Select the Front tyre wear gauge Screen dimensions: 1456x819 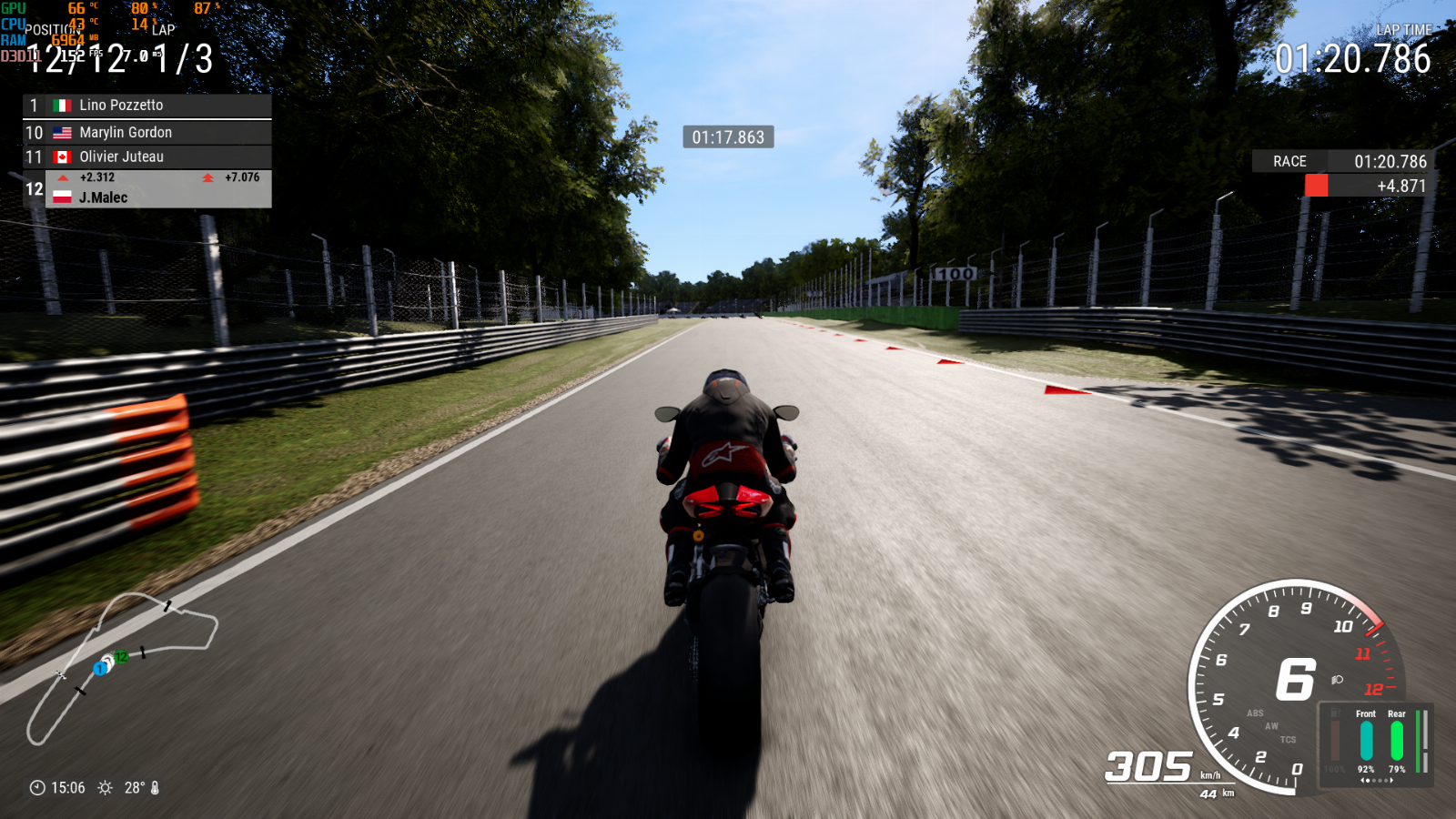point(1366,740)
